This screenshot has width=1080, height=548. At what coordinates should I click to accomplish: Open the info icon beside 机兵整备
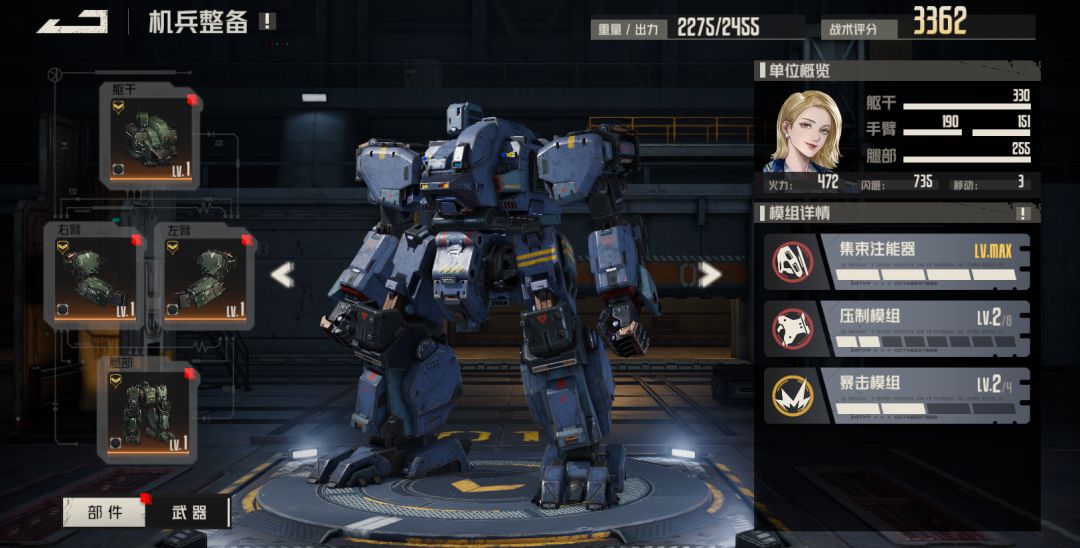267,21
